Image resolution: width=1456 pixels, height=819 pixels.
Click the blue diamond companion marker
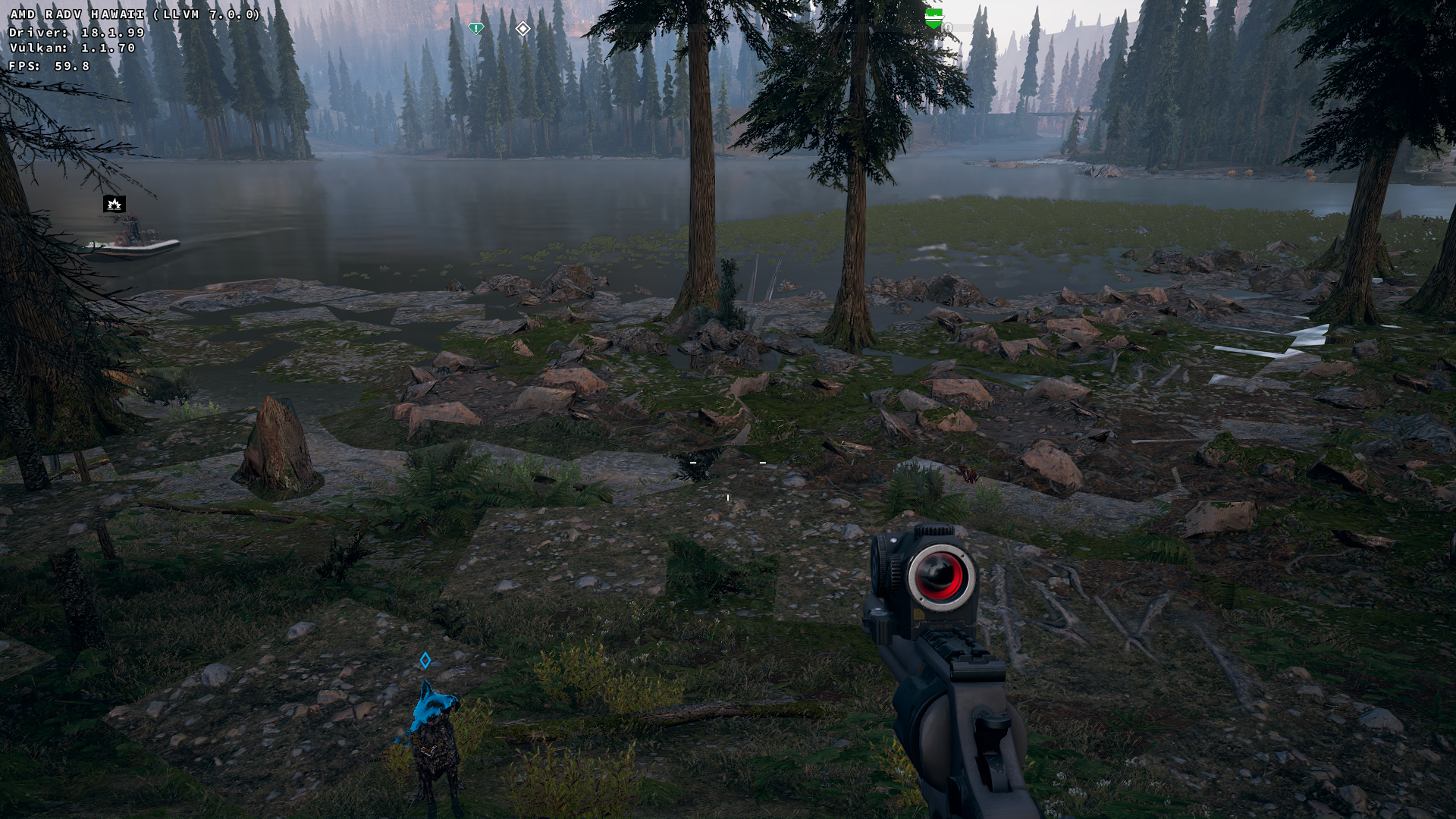pos(425,661)
